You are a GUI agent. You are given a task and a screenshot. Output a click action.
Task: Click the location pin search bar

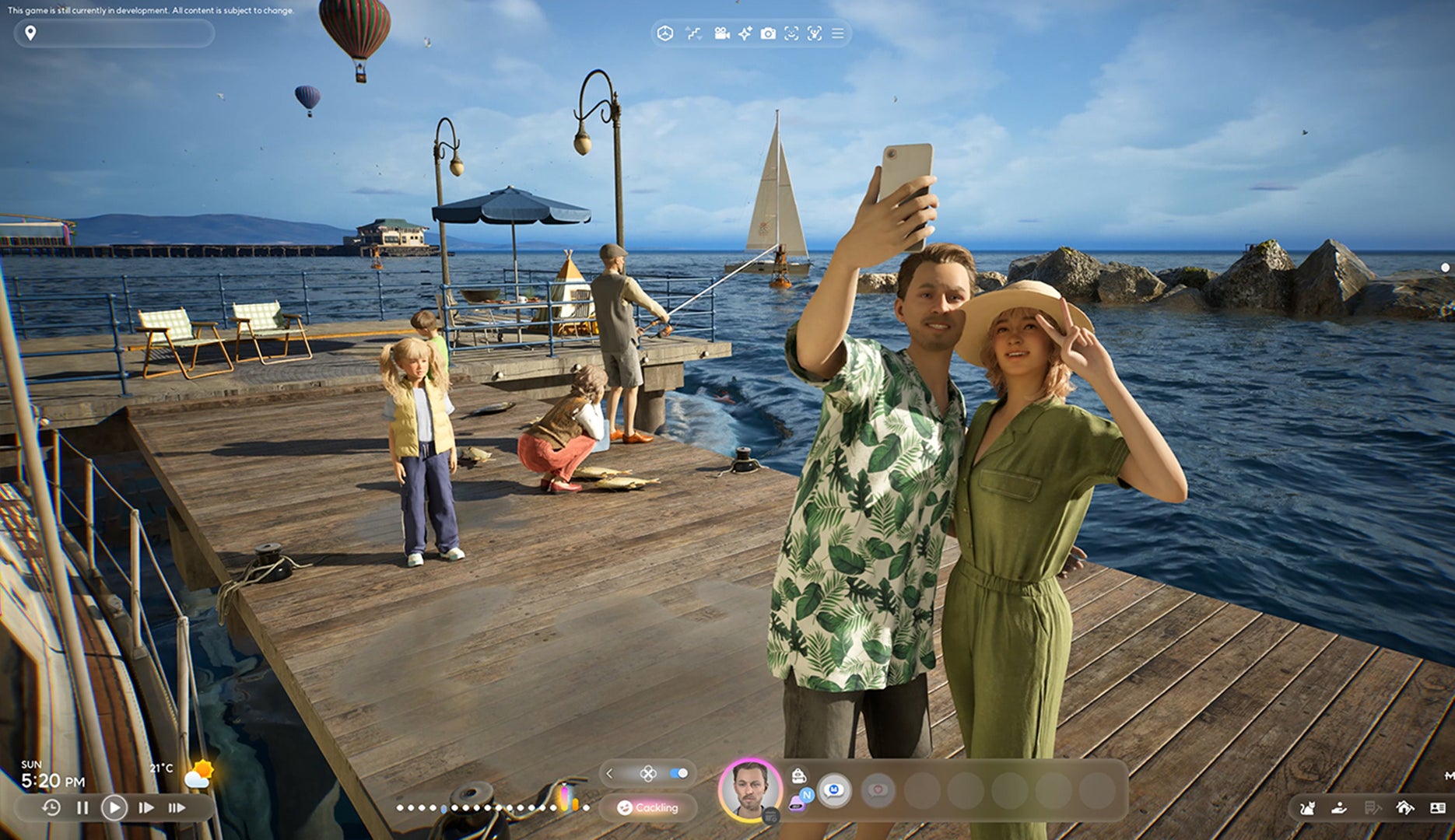[114, 33]
